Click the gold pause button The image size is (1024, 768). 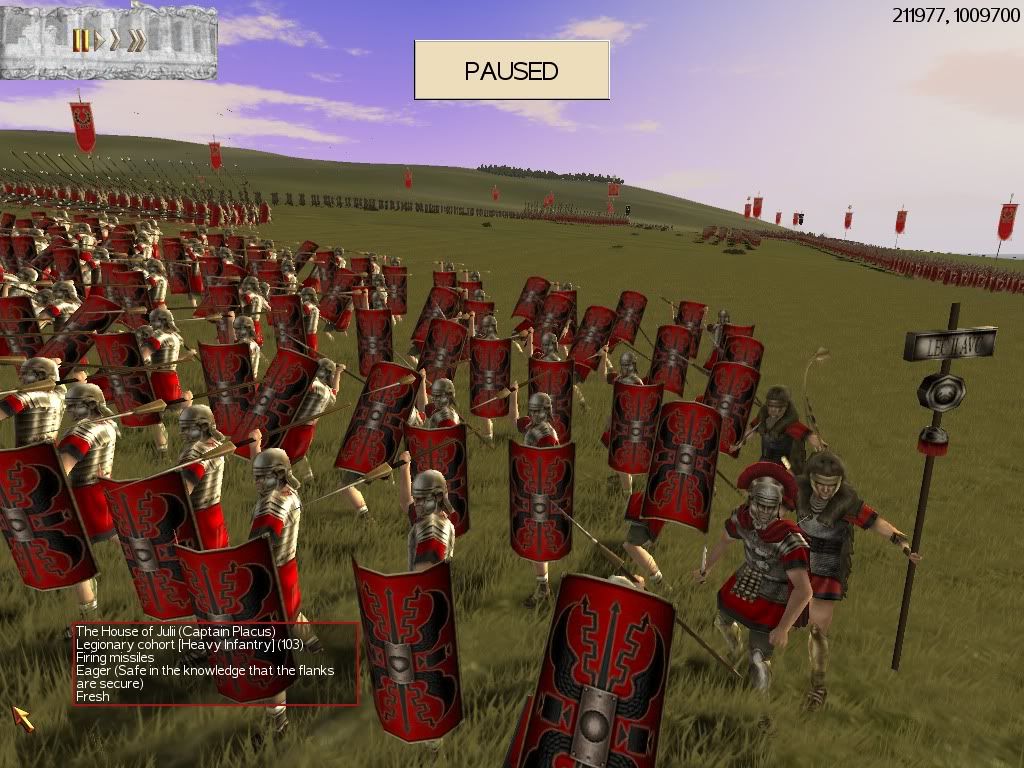coord(80,40)
